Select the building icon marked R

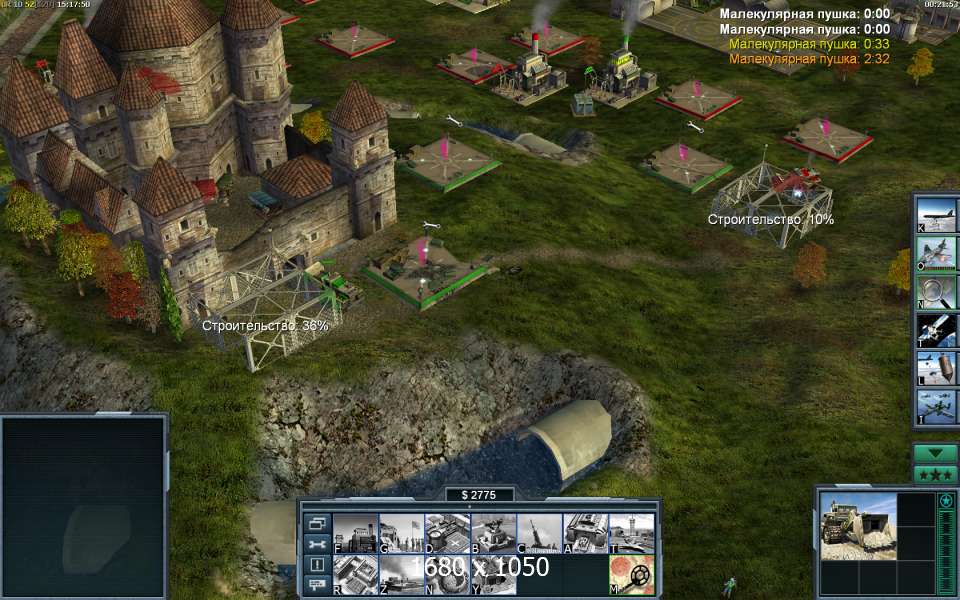click(355, 574)
